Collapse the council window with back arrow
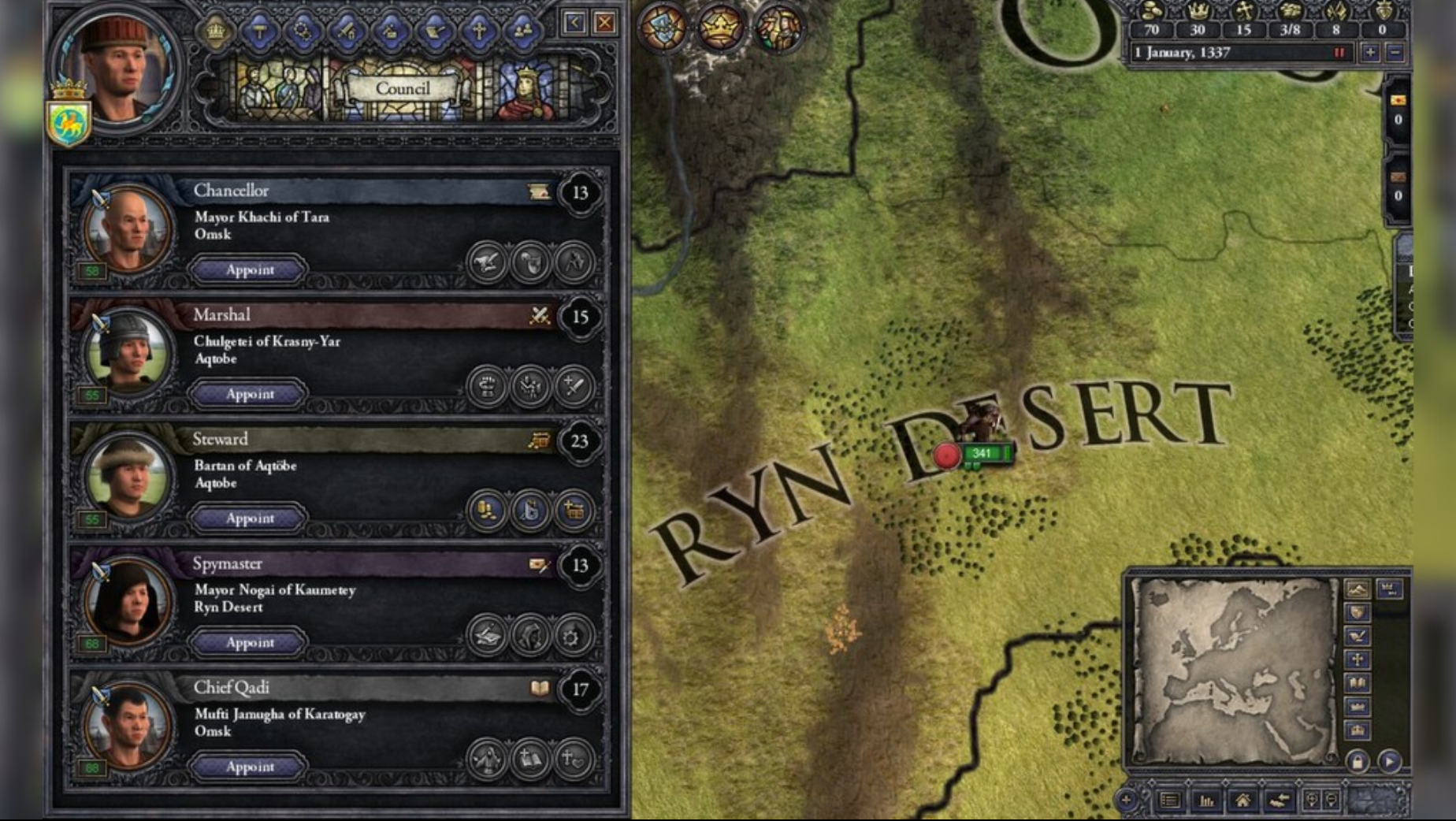 573,21
